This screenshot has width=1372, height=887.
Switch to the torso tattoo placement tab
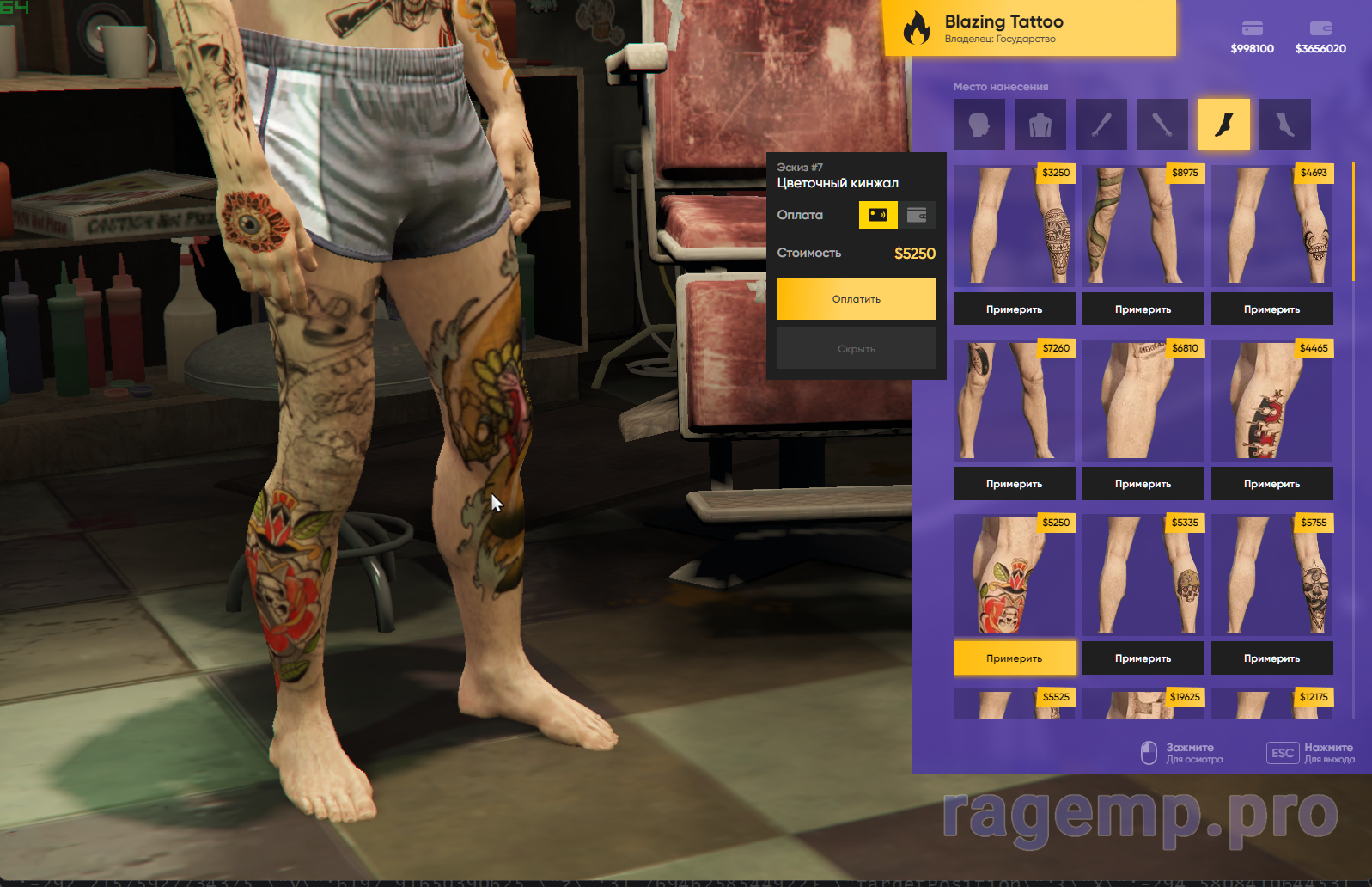point(1040,125)
